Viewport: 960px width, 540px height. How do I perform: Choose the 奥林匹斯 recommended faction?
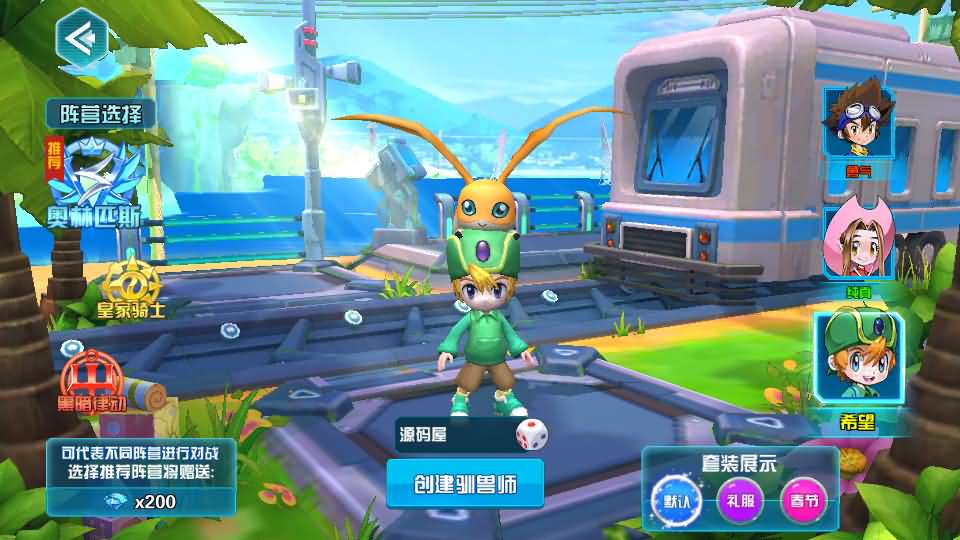click(x=97, y=182)
